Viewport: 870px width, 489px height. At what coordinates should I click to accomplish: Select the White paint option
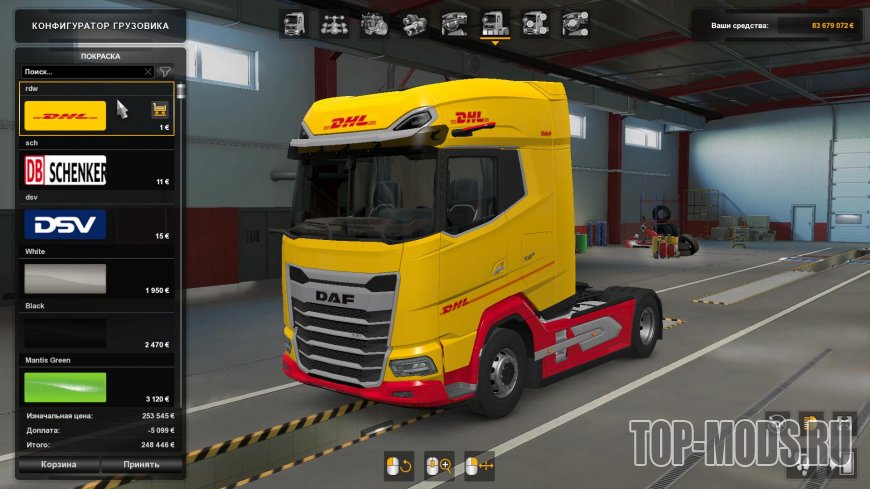coord(65,278)
